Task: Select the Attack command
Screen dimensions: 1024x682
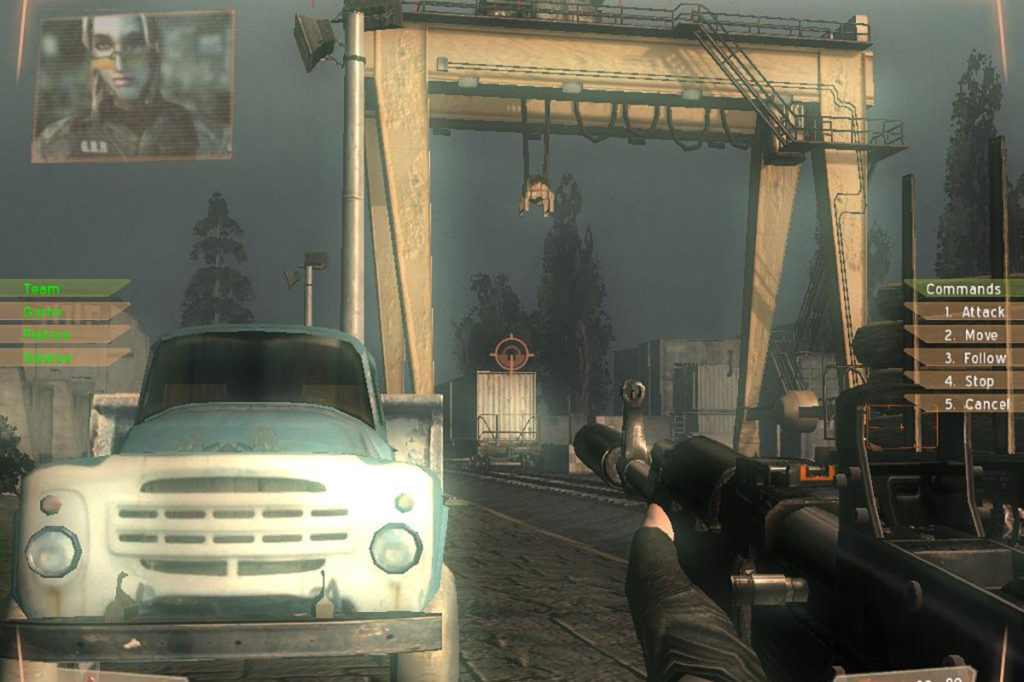Action: (x=972, y=312)
